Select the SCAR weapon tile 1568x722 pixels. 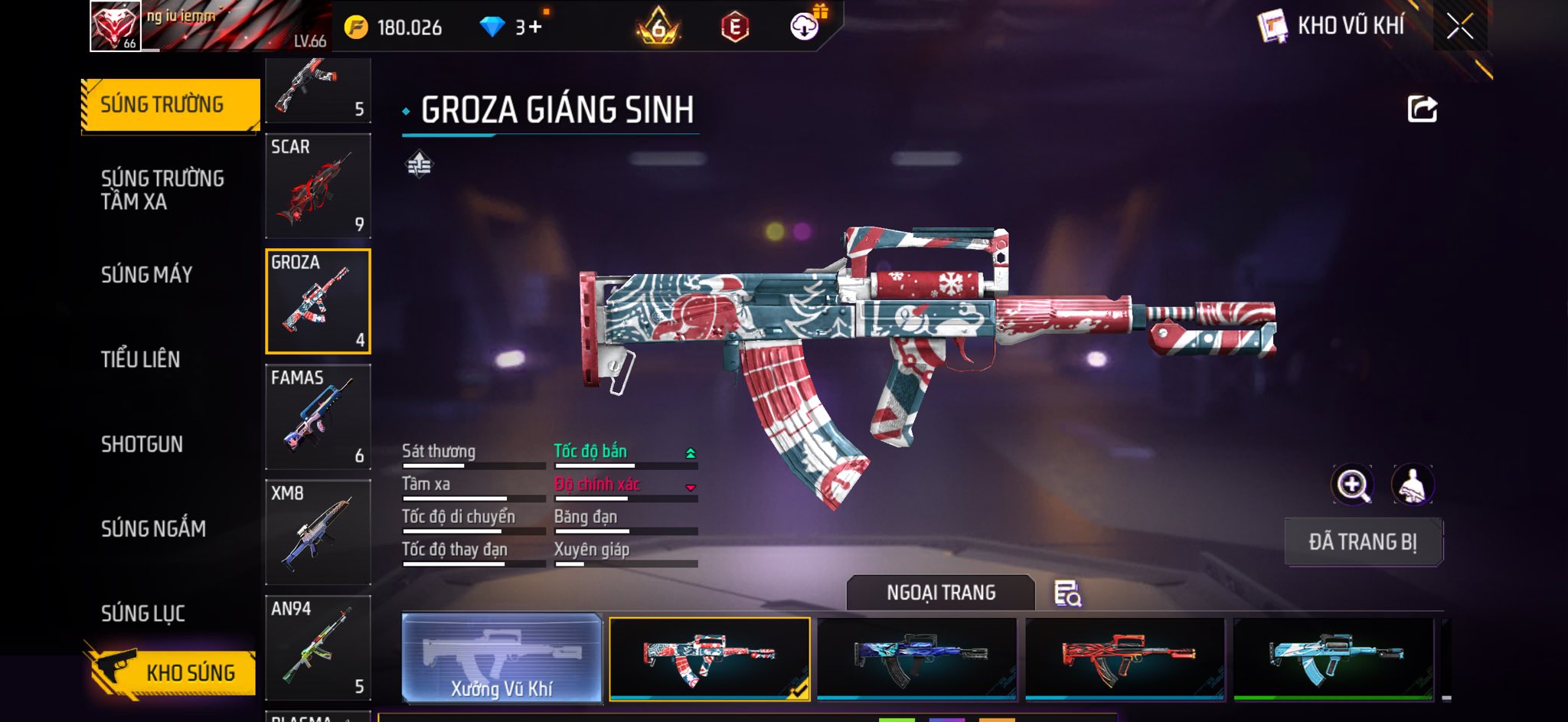tap(318, 186)
